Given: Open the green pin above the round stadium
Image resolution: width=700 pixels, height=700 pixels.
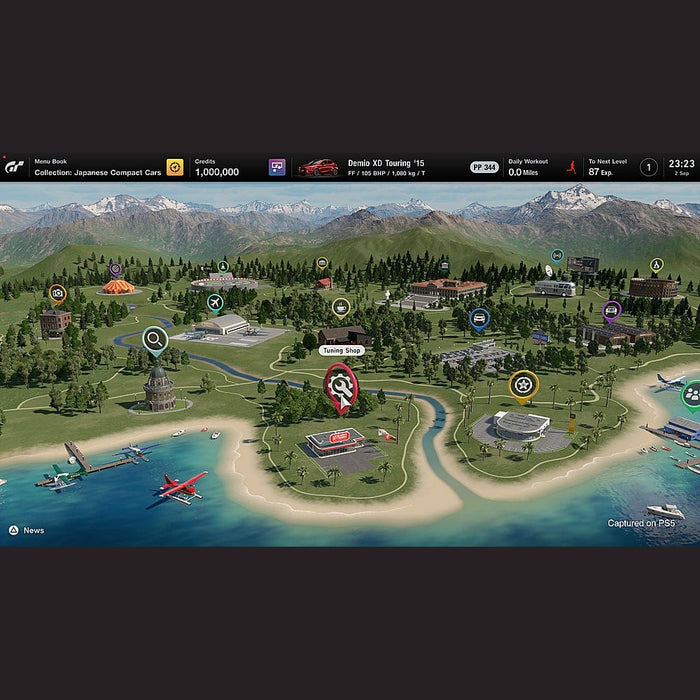Looking at the screenshot, I should click(x=223, y=267).
